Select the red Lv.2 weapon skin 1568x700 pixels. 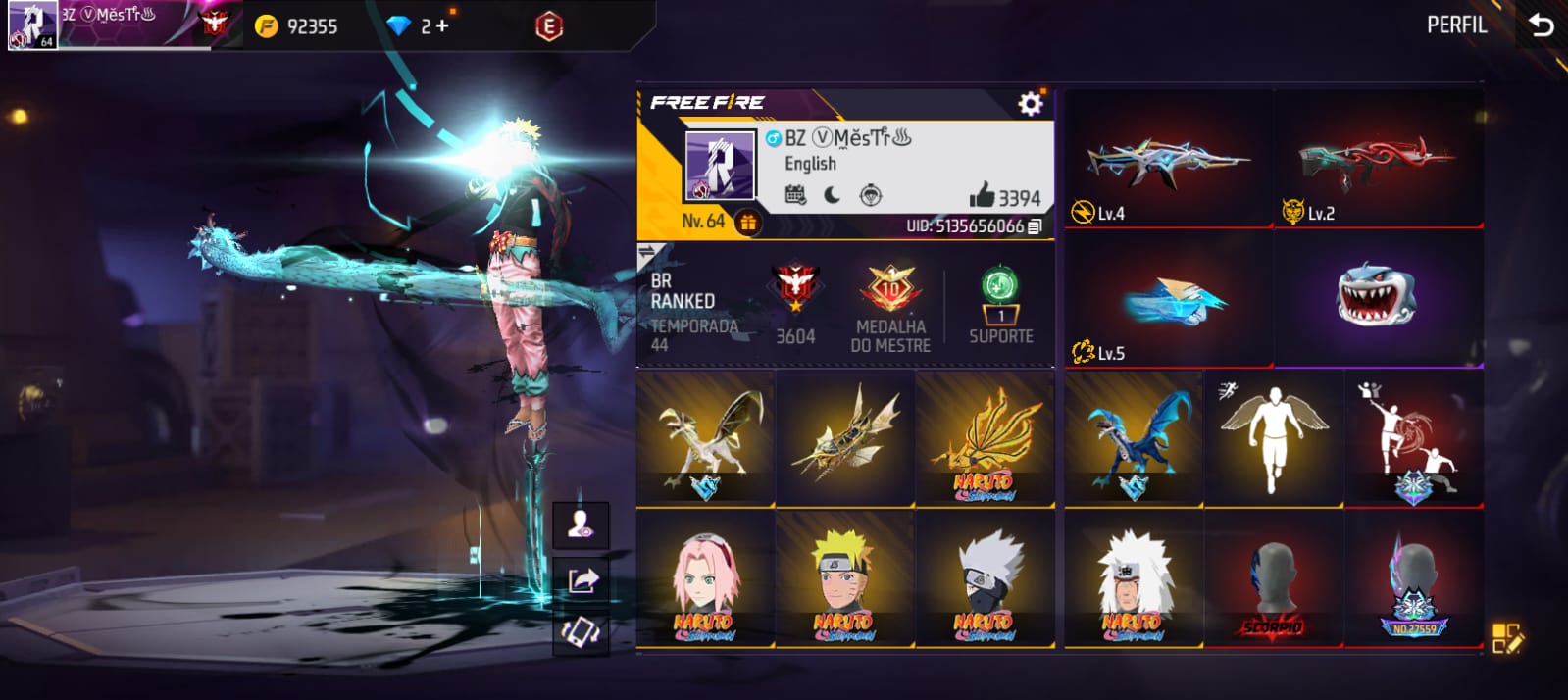[1377, 160]
